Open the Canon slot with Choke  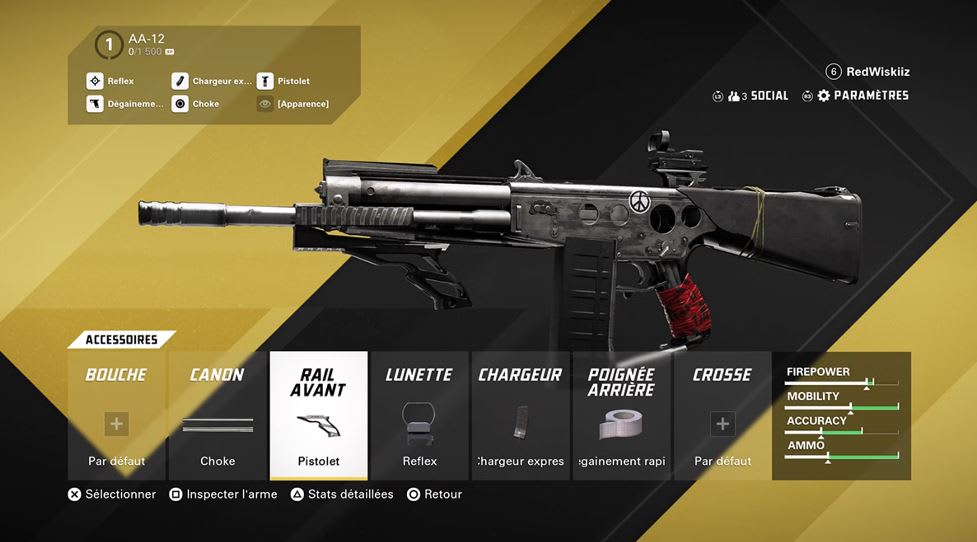click(217, 415)
